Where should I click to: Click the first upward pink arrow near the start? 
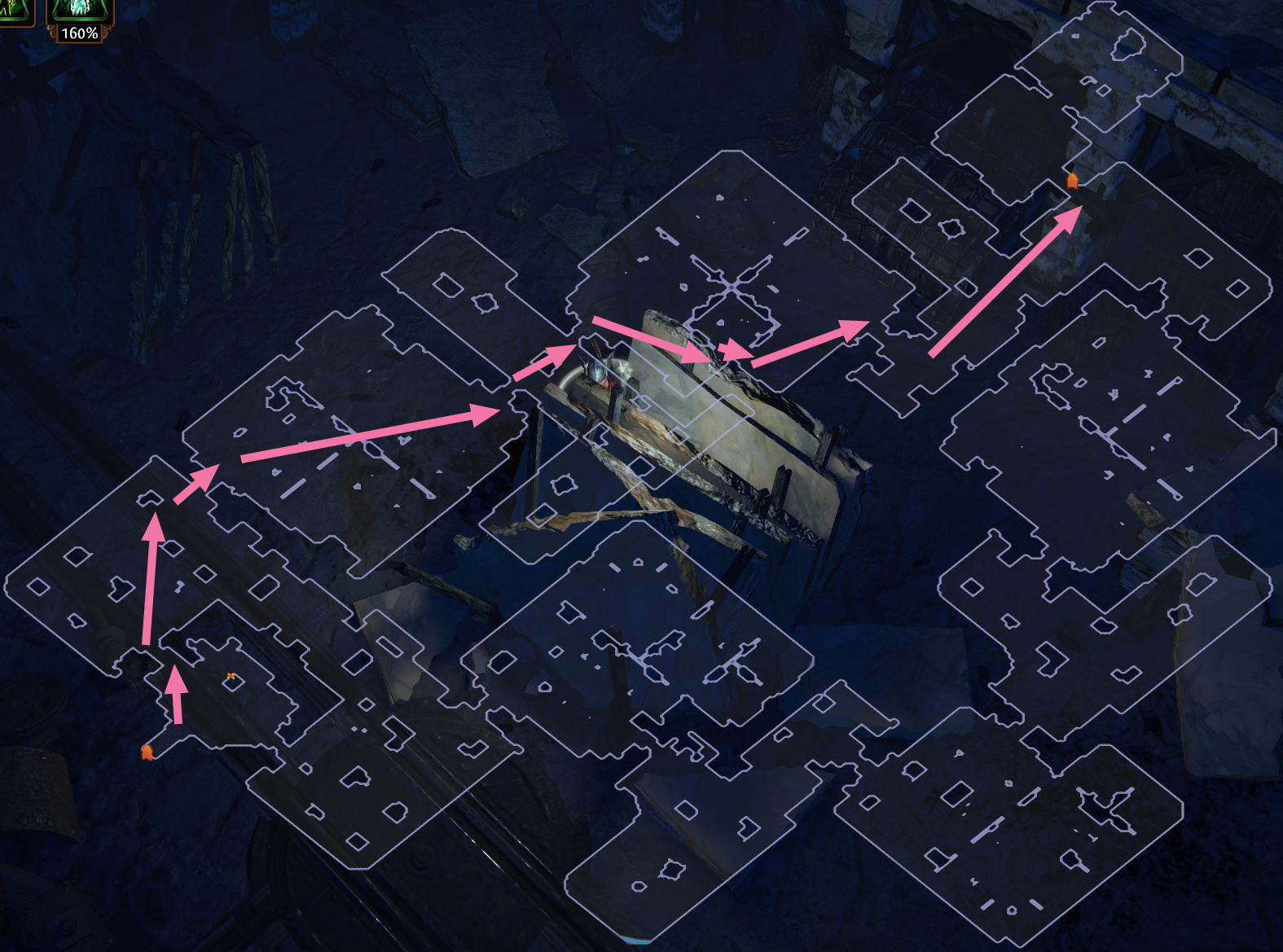176,700
